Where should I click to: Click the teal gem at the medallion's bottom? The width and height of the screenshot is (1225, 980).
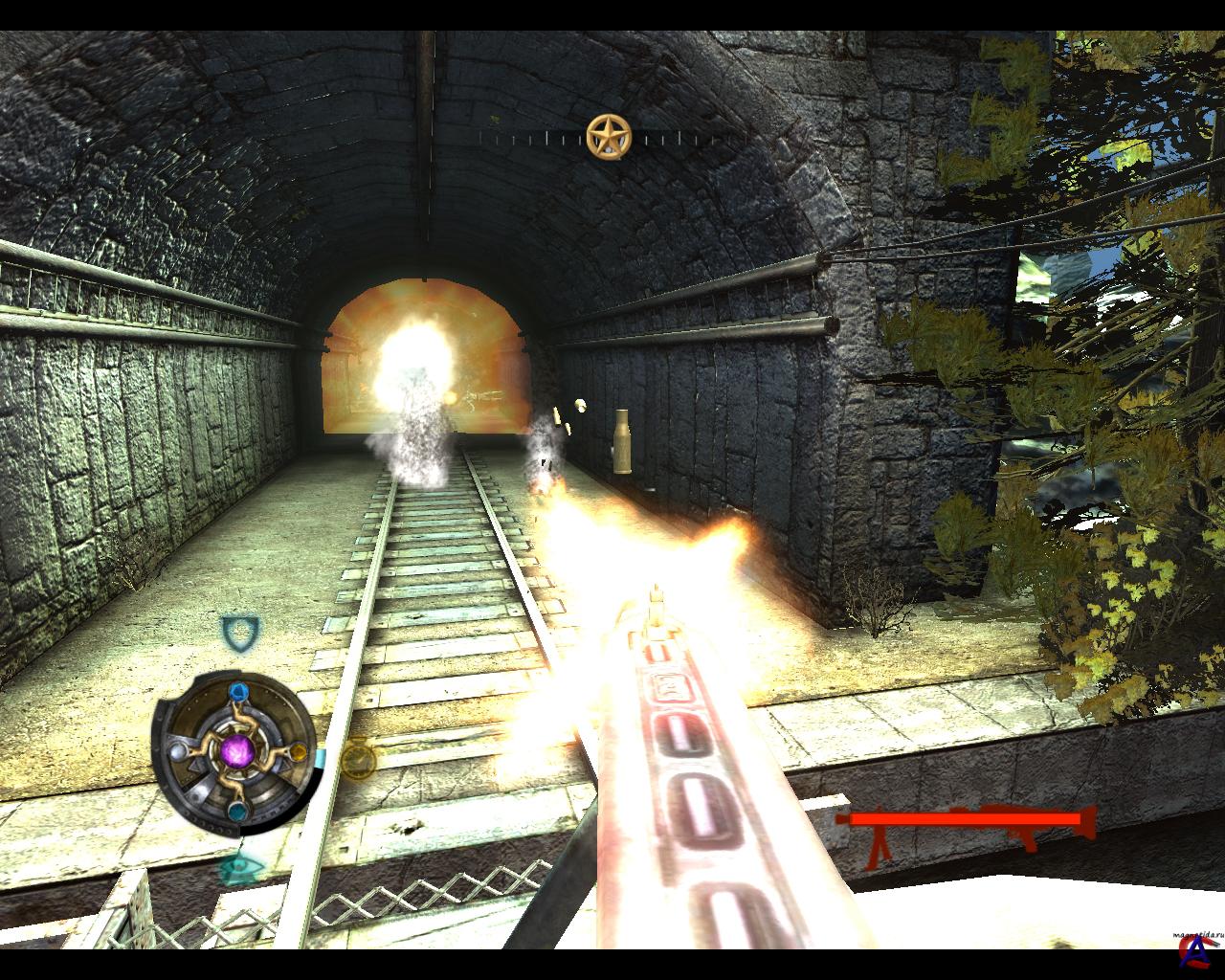tap(236, 812)
